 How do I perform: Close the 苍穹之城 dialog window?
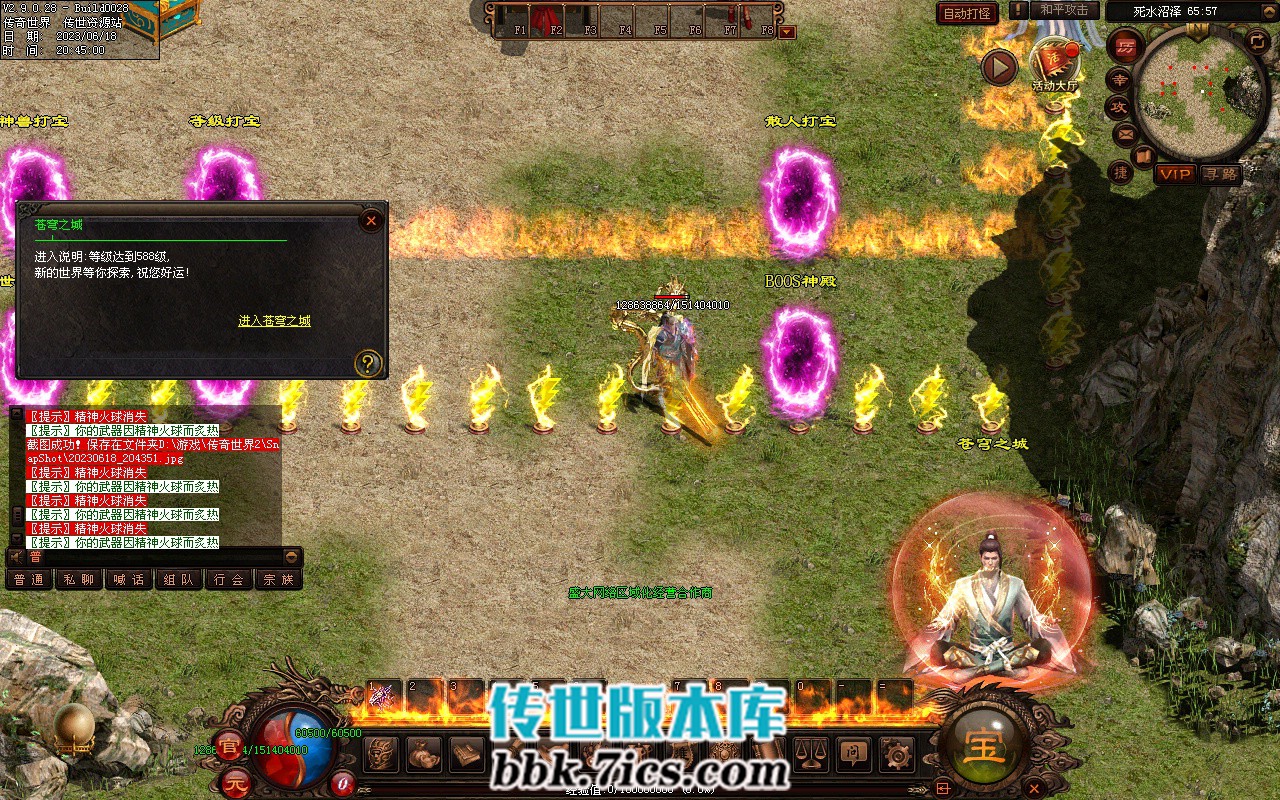pos(371,220)
